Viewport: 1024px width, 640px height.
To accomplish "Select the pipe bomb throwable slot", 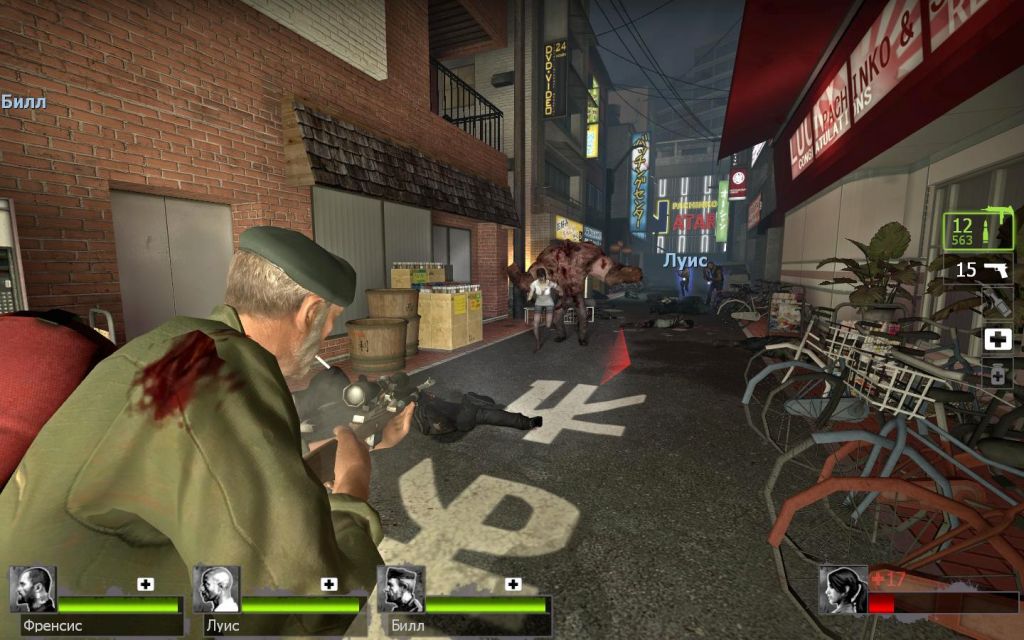I will click(x=997, y=303).
